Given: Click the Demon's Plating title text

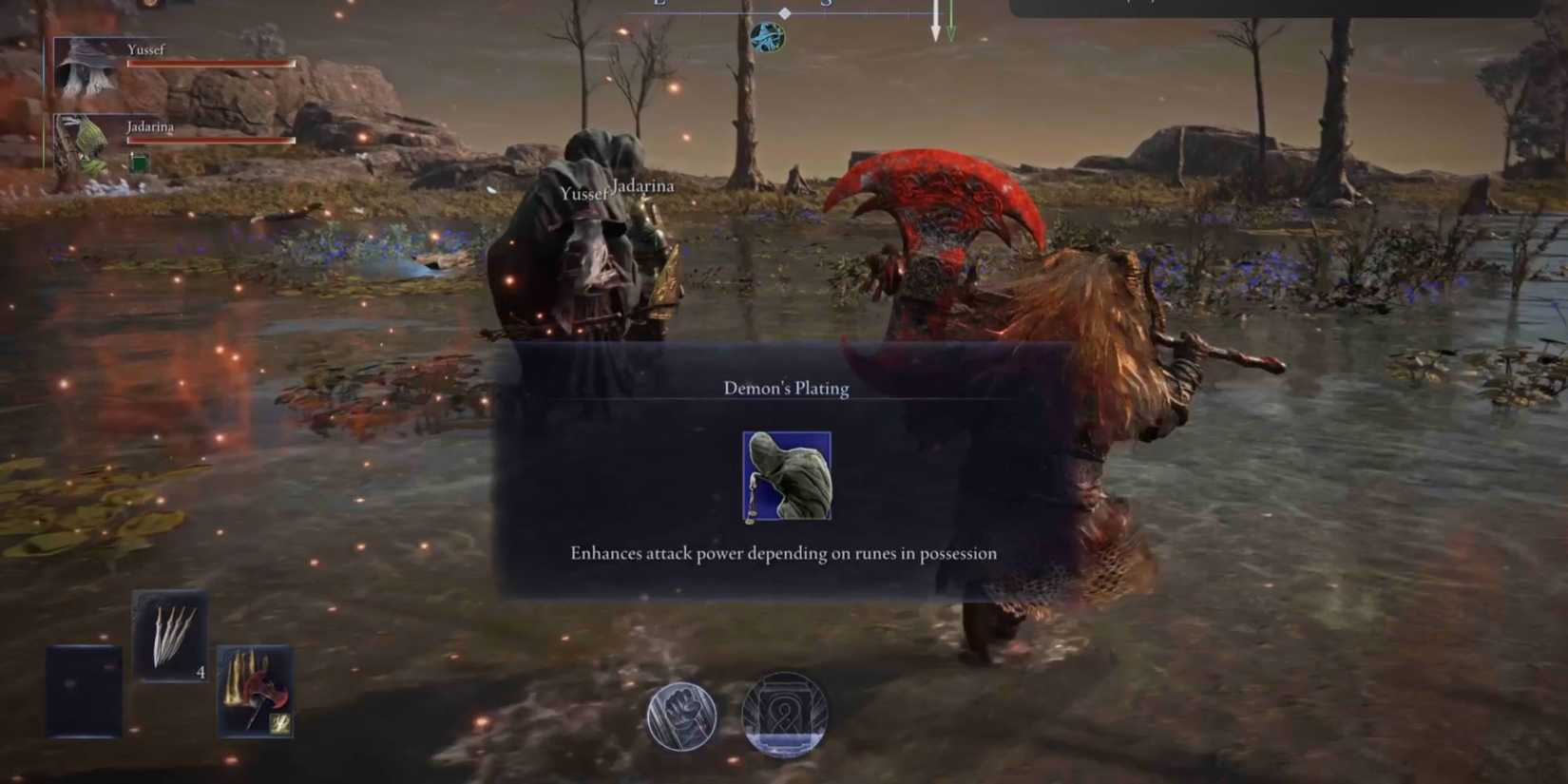Looking at the screenshot, I should 785,388.
